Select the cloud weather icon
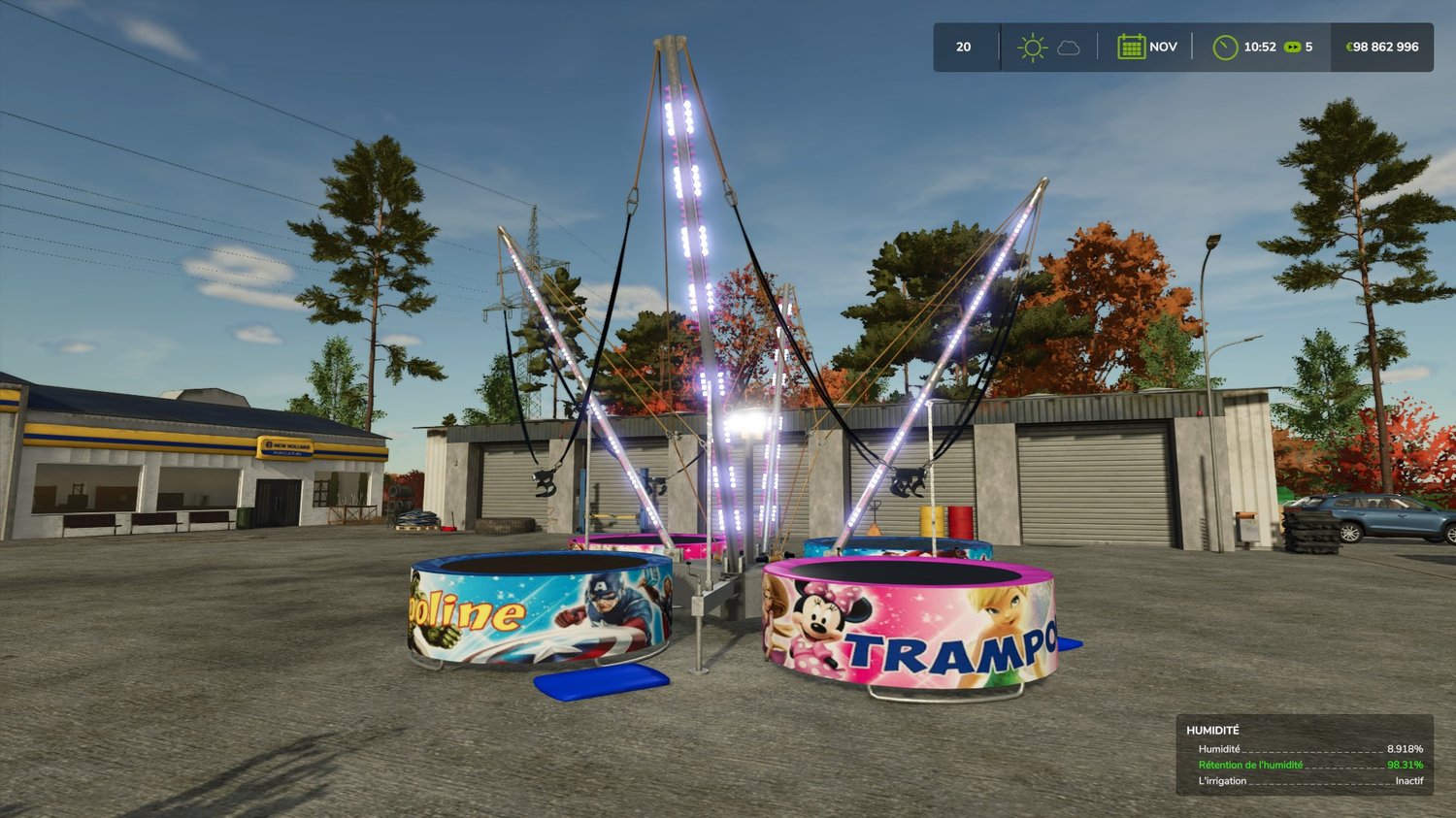1456x818 pixels. pyautogui.click(x=1069, y=48)
